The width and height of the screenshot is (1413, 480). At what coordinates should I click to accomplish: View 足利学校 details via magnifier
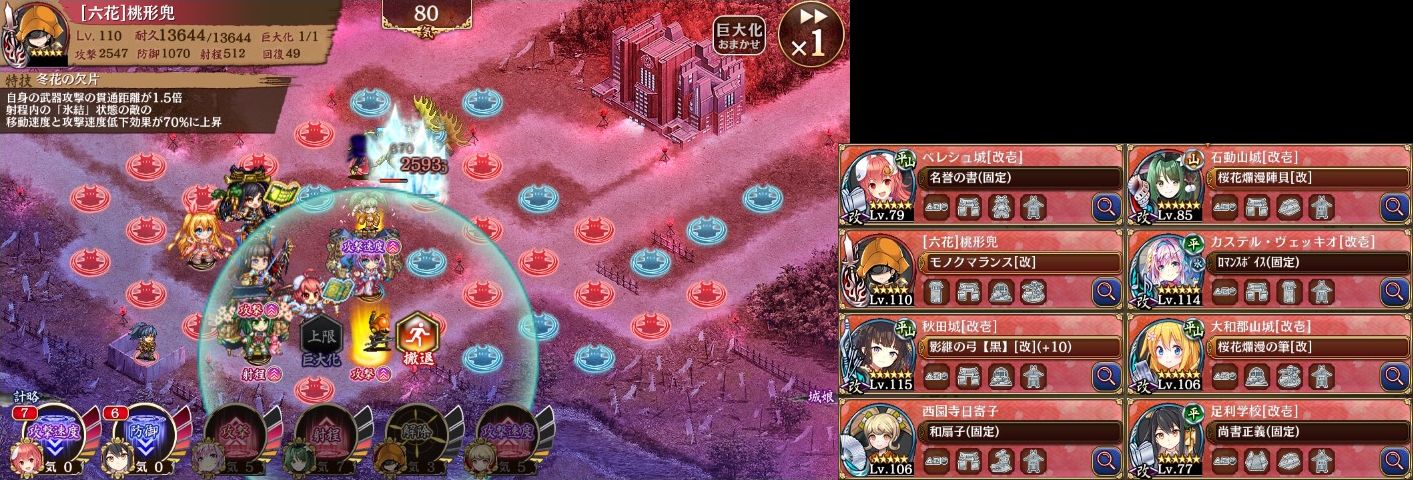click(1394, 461)
